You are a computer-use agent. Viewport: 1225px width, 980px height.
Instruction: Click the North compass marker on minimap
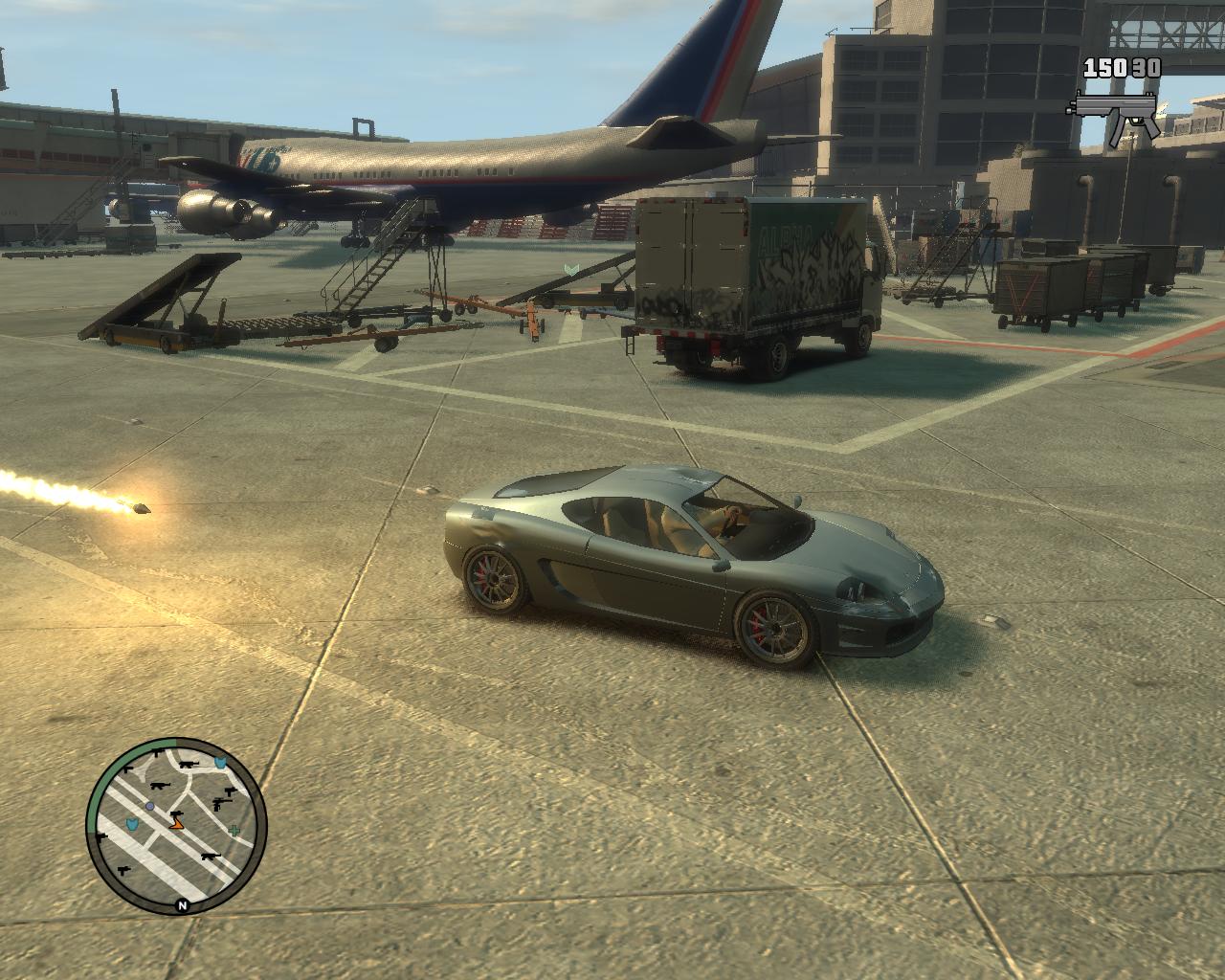182,903
